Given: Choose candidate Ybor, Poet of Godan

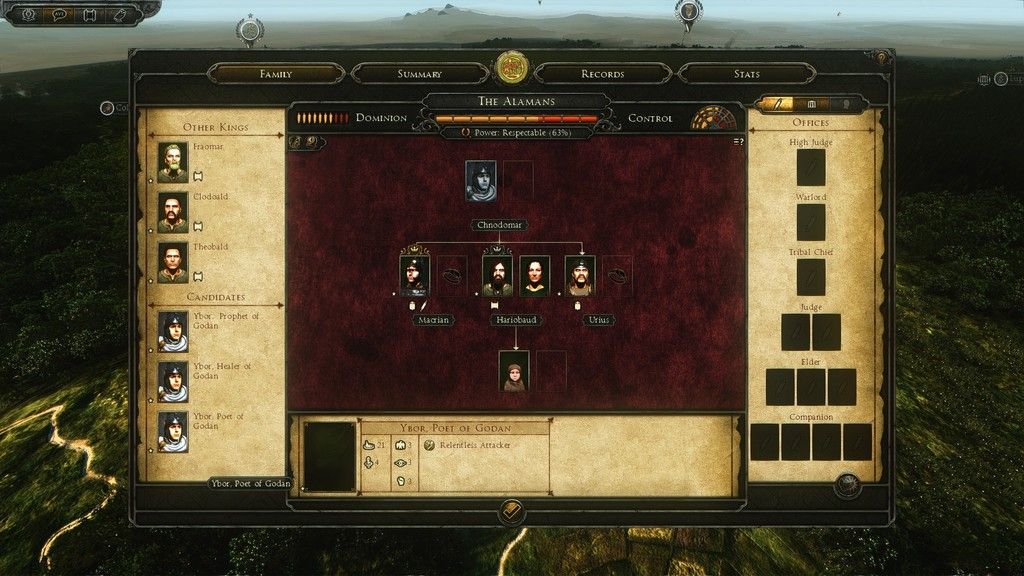Looking at the screenshot, I should point(173,431).
